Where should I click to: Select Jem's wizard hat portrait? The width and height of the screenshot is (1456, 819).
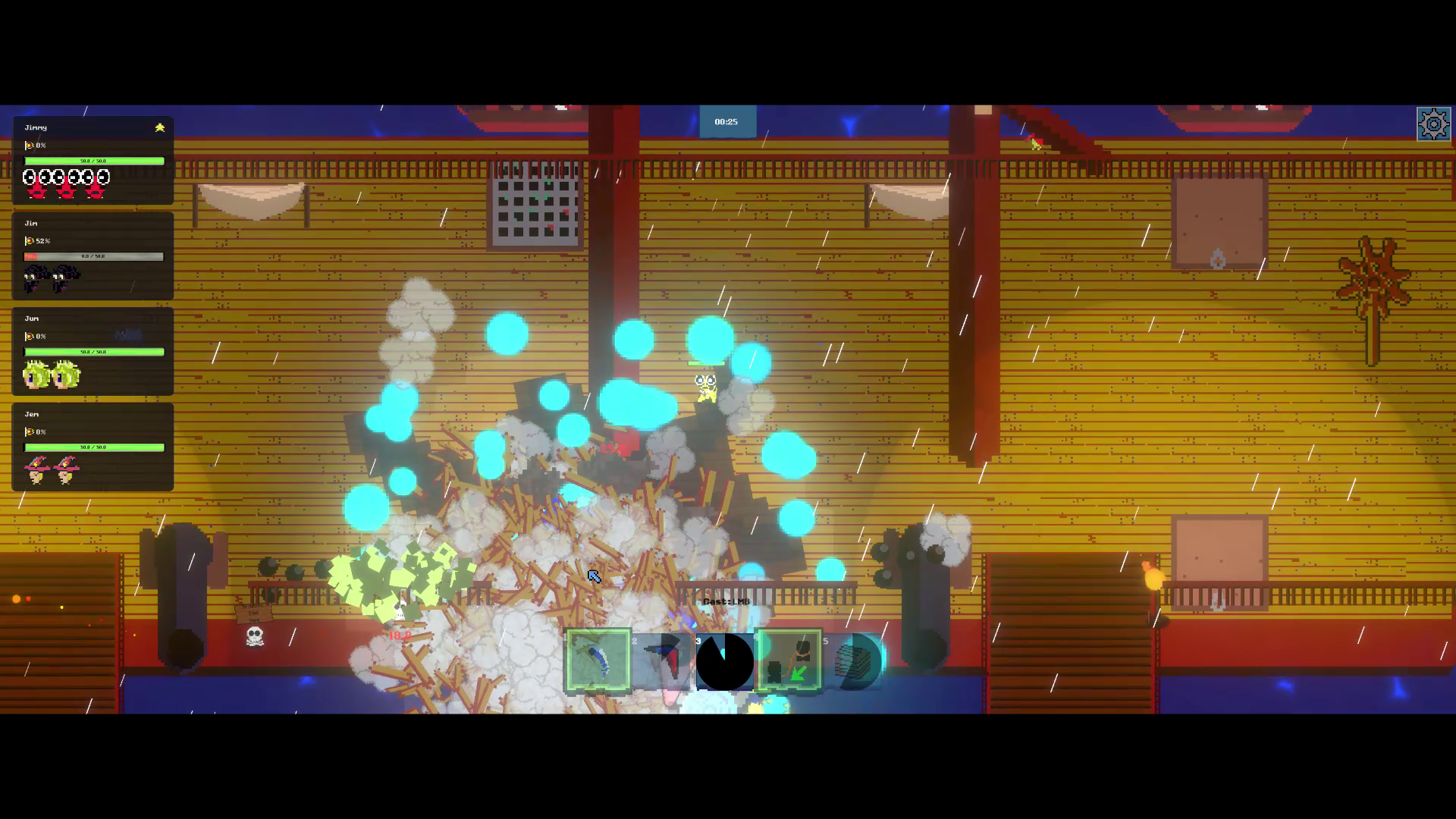[36, 469]
